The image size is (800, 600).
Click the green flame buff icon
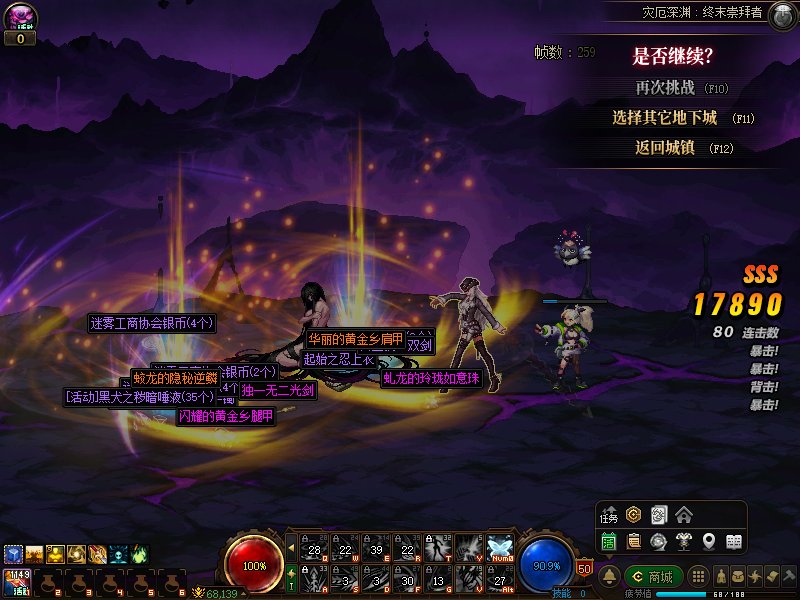click(140, 552)
